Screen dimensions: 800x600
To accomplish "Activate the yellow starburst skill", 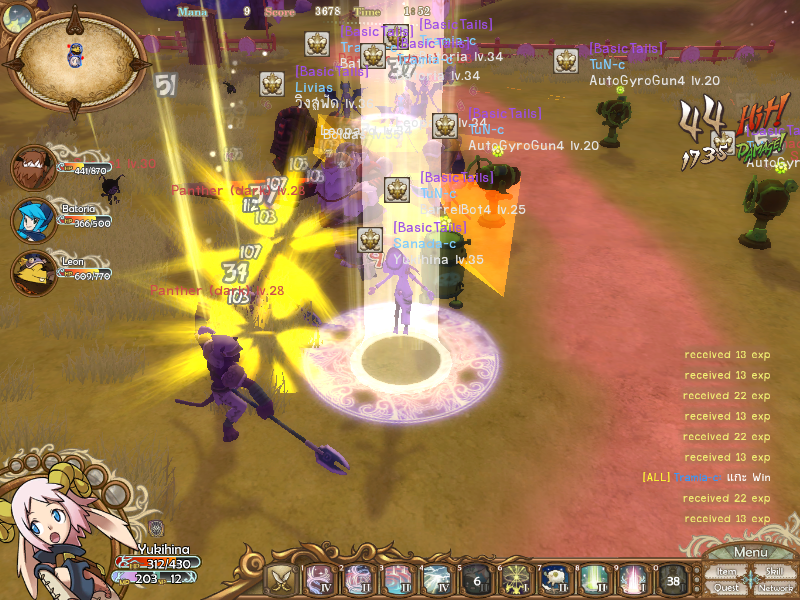I will 515,580.
